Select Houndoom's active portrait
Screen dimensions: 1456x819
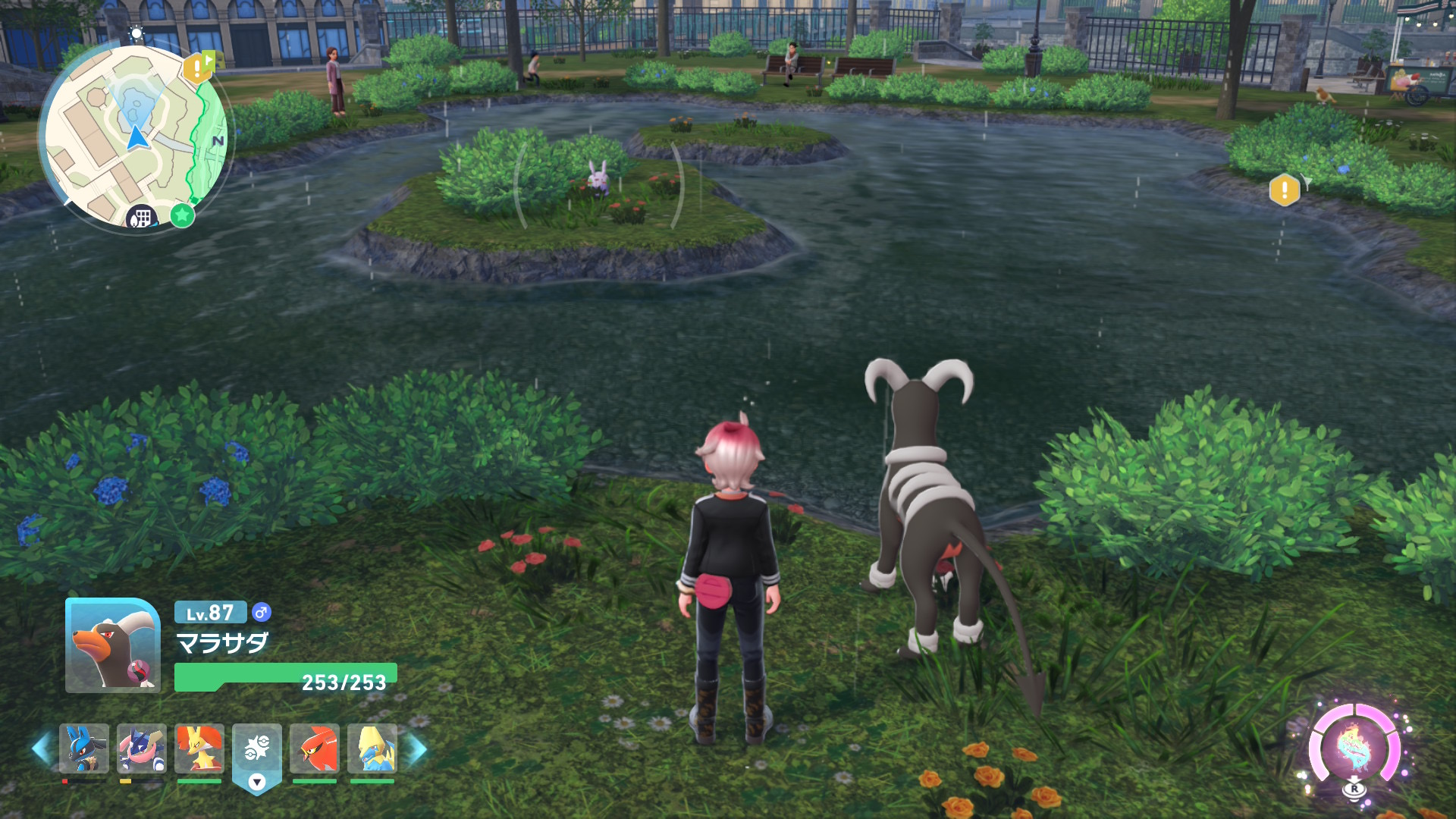pos(113,645)
